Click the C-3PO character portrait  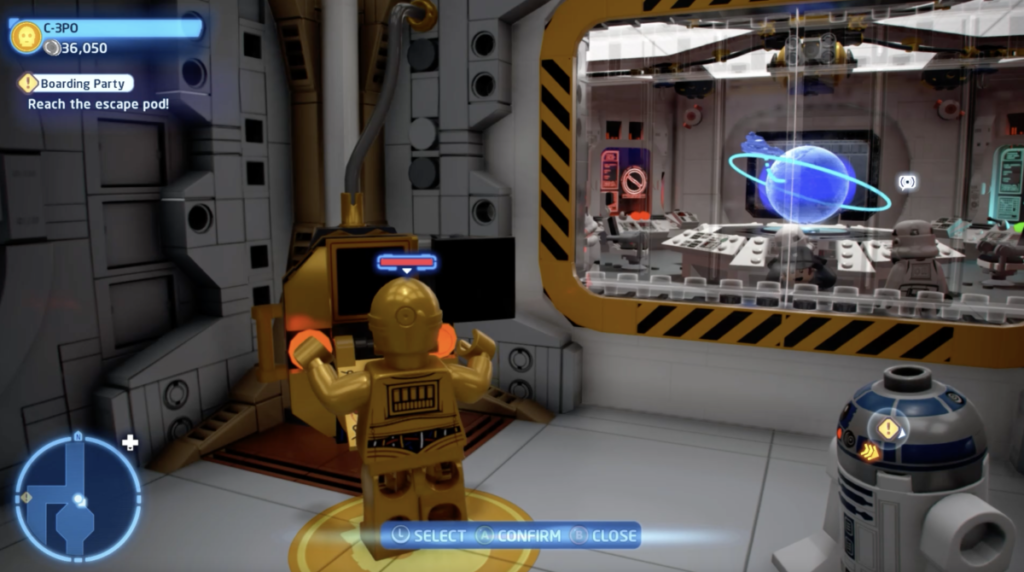pos(25,37)
